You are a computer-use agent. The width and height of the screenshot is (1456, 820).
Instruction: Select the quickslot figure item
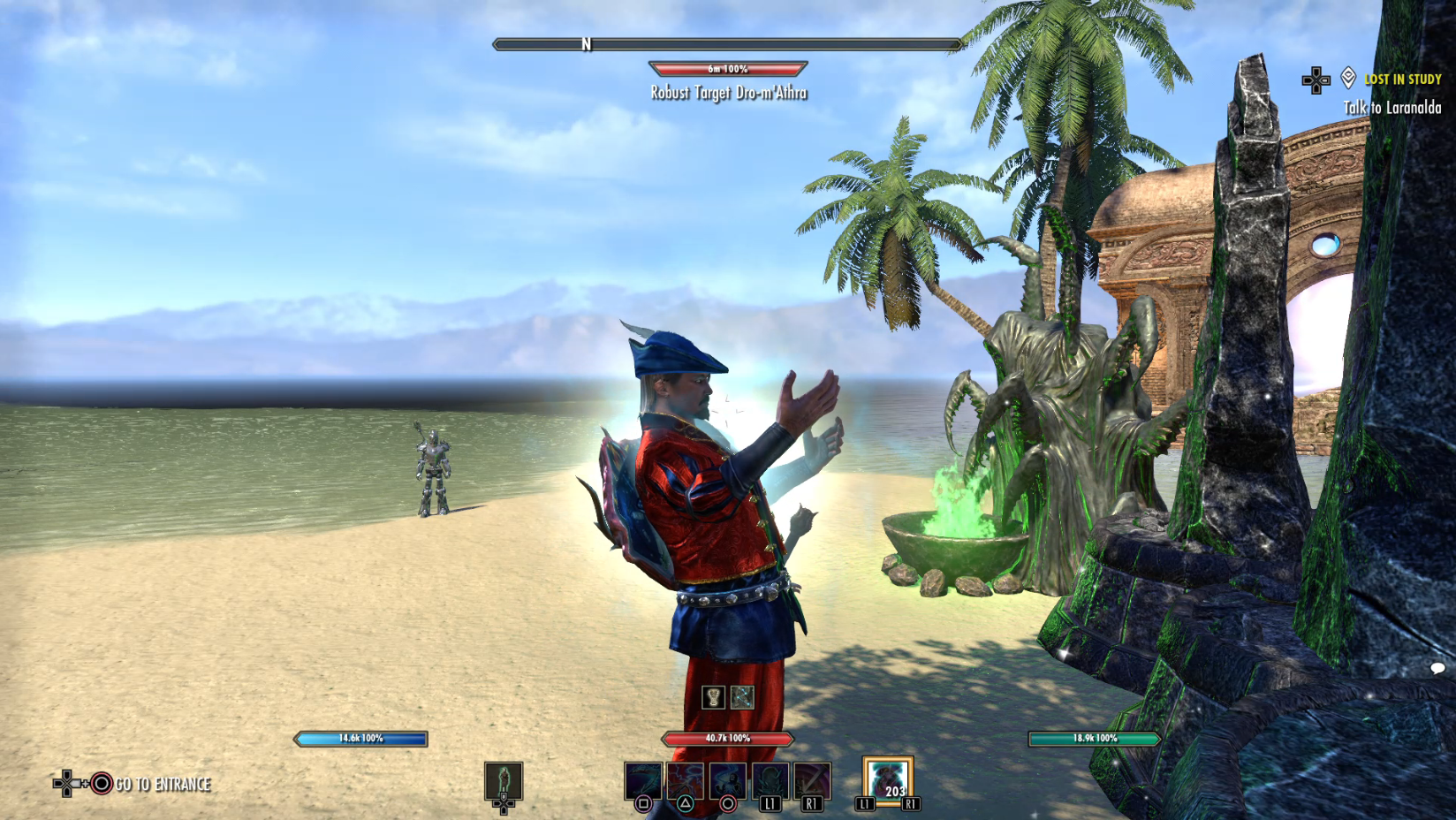(x=504, y=781)
